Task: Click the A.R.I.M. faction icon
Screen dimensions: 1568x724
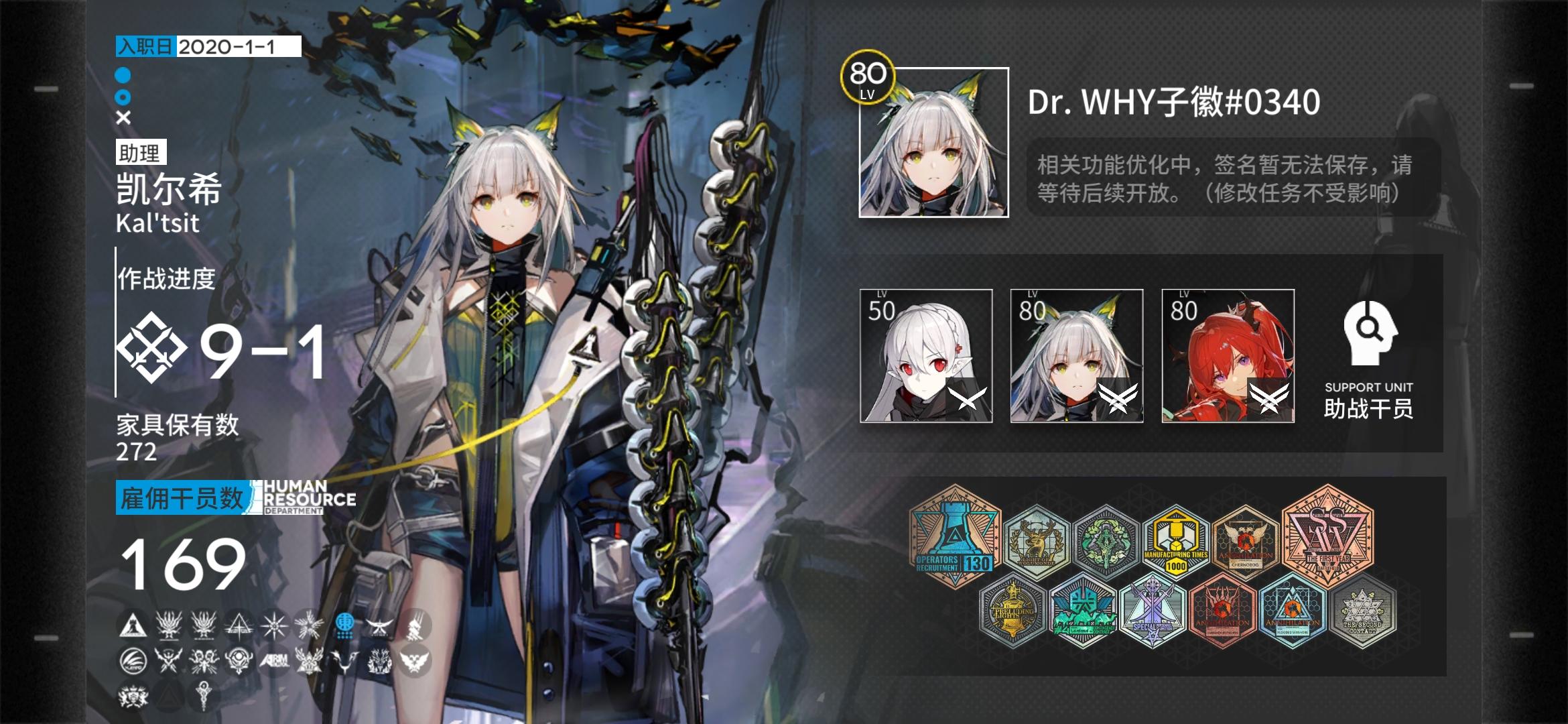Action: (x=275, y=661)
